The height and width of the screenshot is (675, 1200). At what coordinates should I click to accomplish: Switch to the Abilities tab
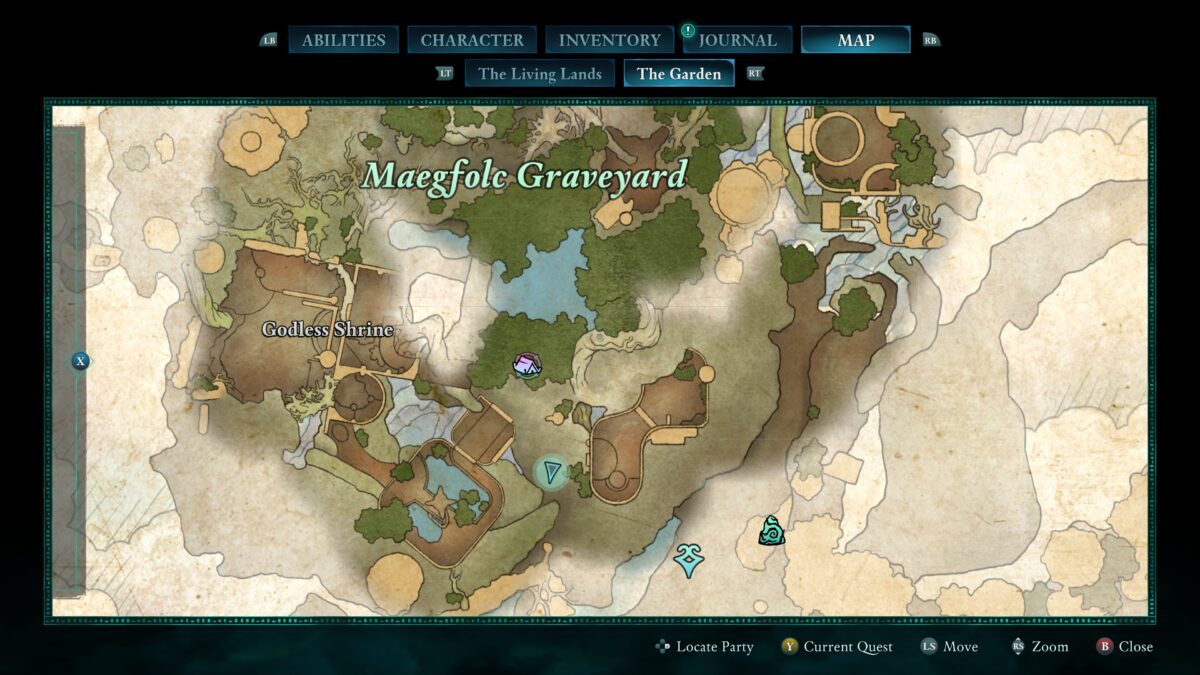[343, 40]
